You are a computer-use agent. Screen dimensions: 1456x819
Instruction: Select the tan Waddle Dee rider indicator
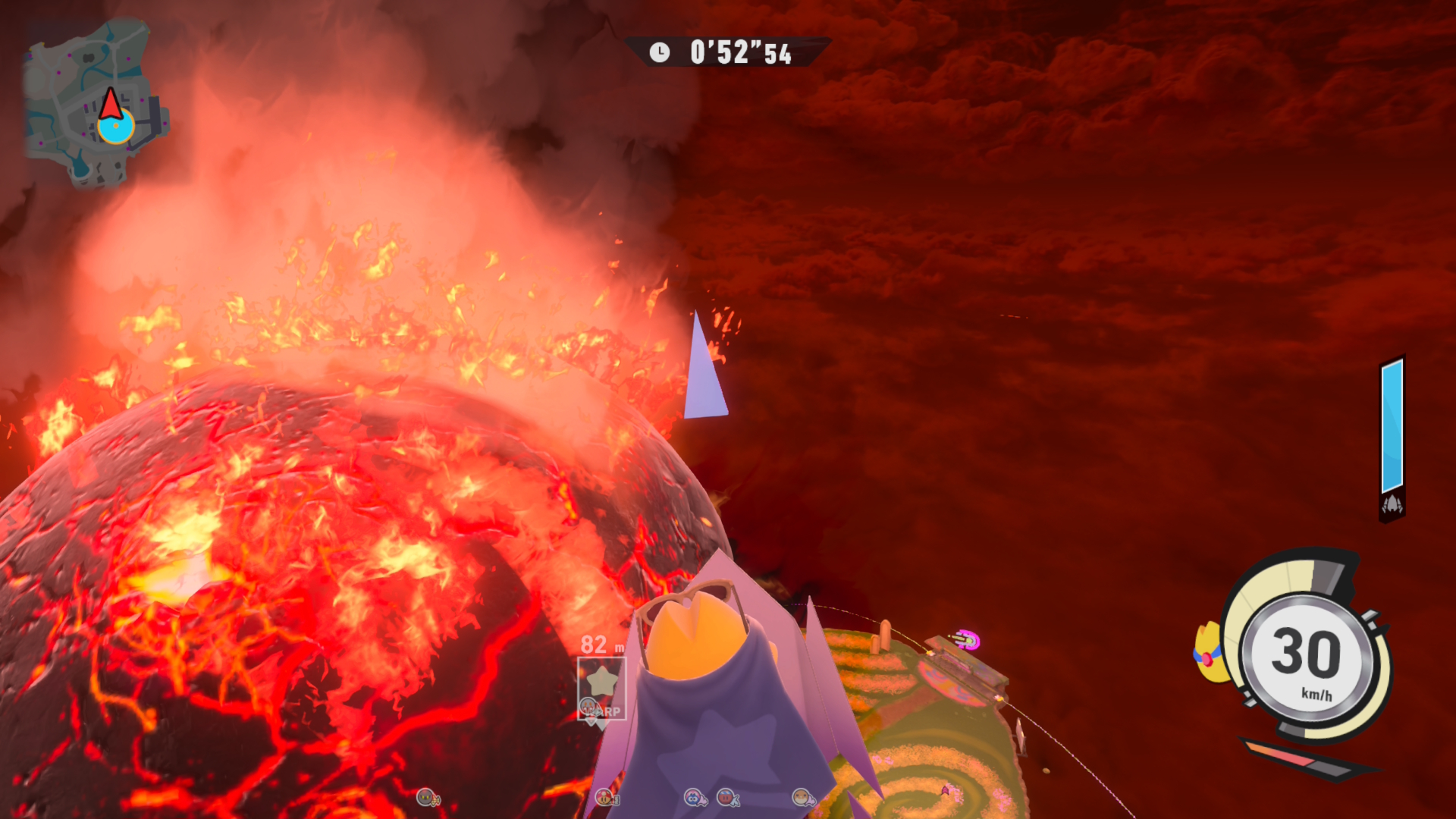click(802, 797)
